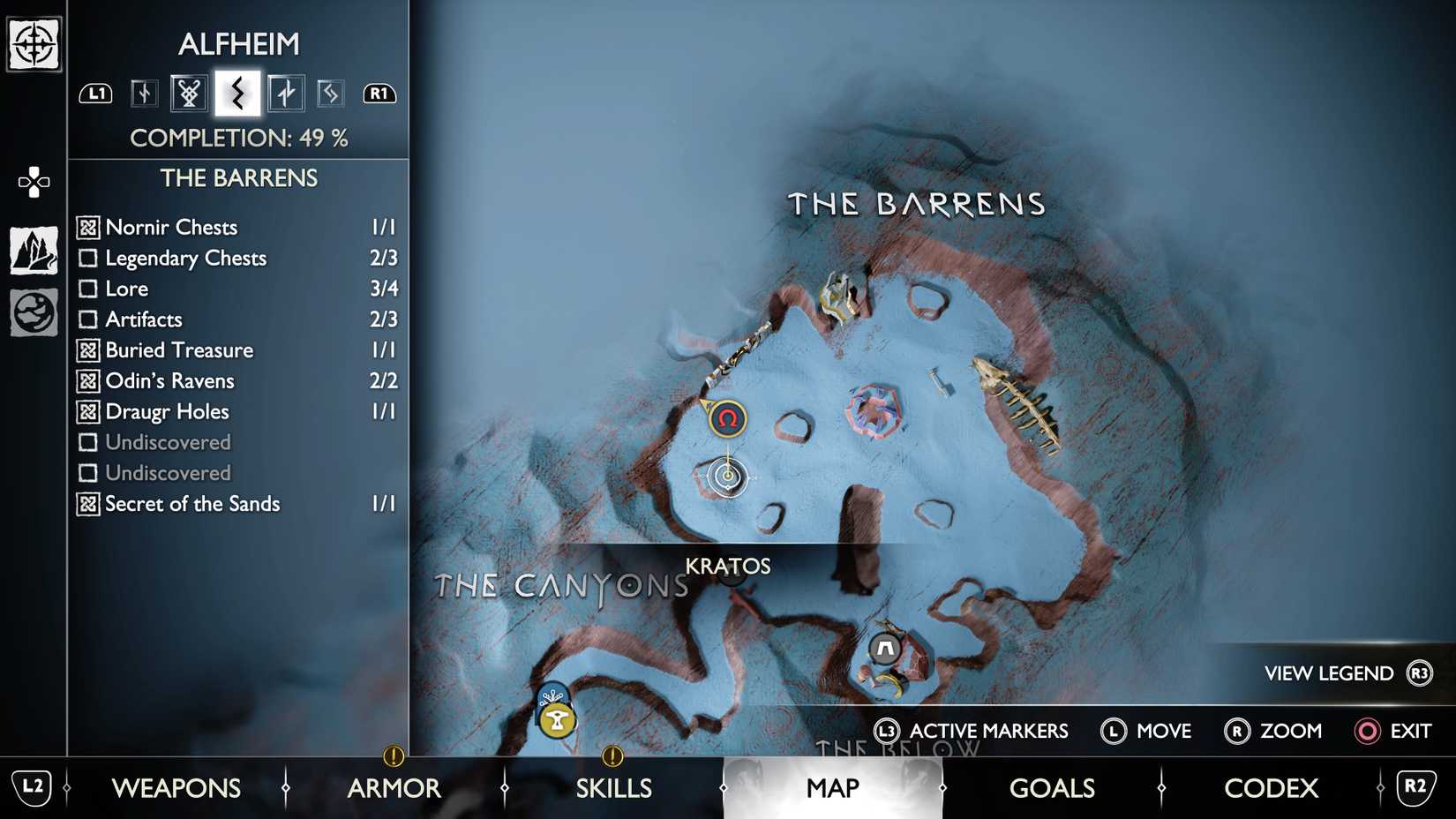Switch to the GOALS tab

[1052, 787]
